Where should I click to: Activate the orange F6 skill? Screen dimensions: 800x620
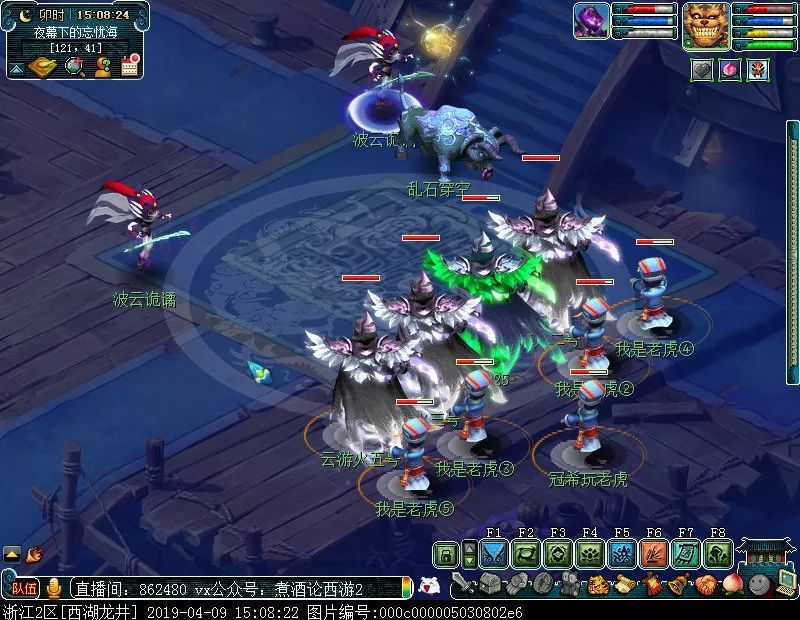[654, 554]
